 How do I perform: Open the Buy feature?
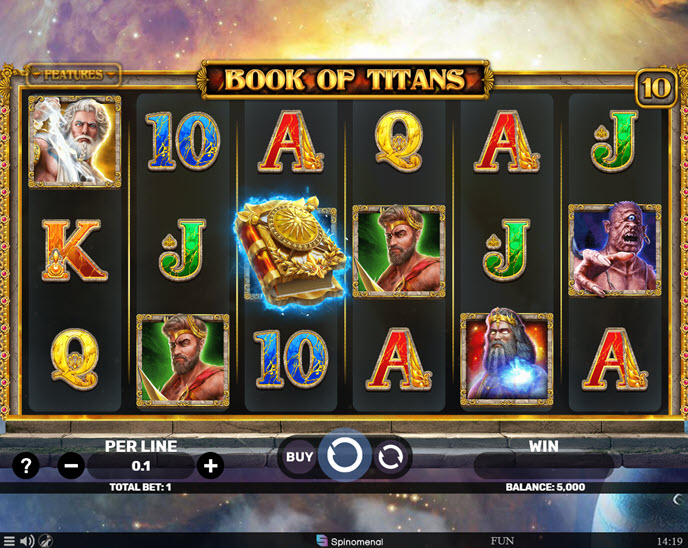299,457
